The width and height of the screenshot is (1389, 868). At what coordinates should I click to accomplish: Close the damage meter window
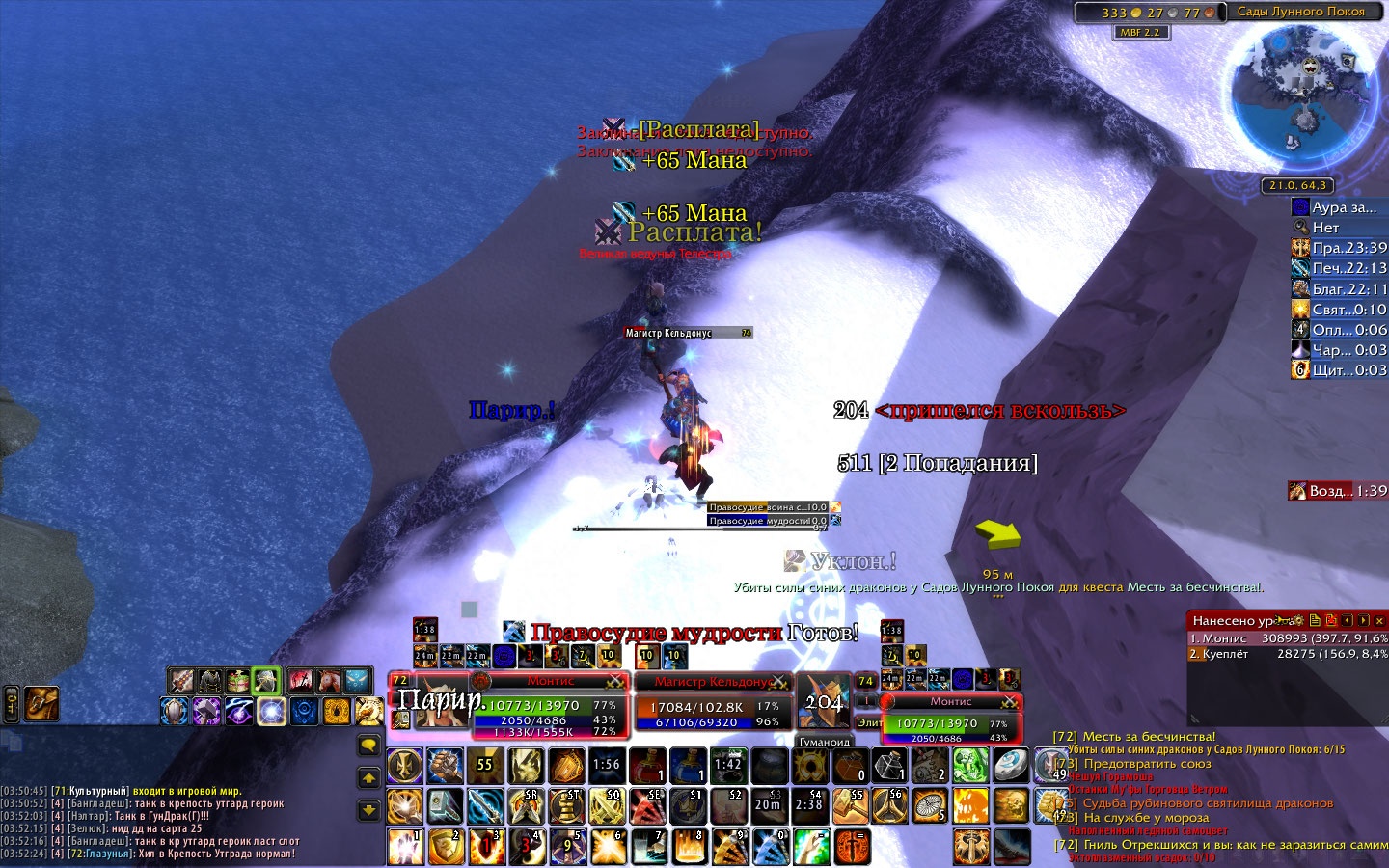(x=1379, y=620)
